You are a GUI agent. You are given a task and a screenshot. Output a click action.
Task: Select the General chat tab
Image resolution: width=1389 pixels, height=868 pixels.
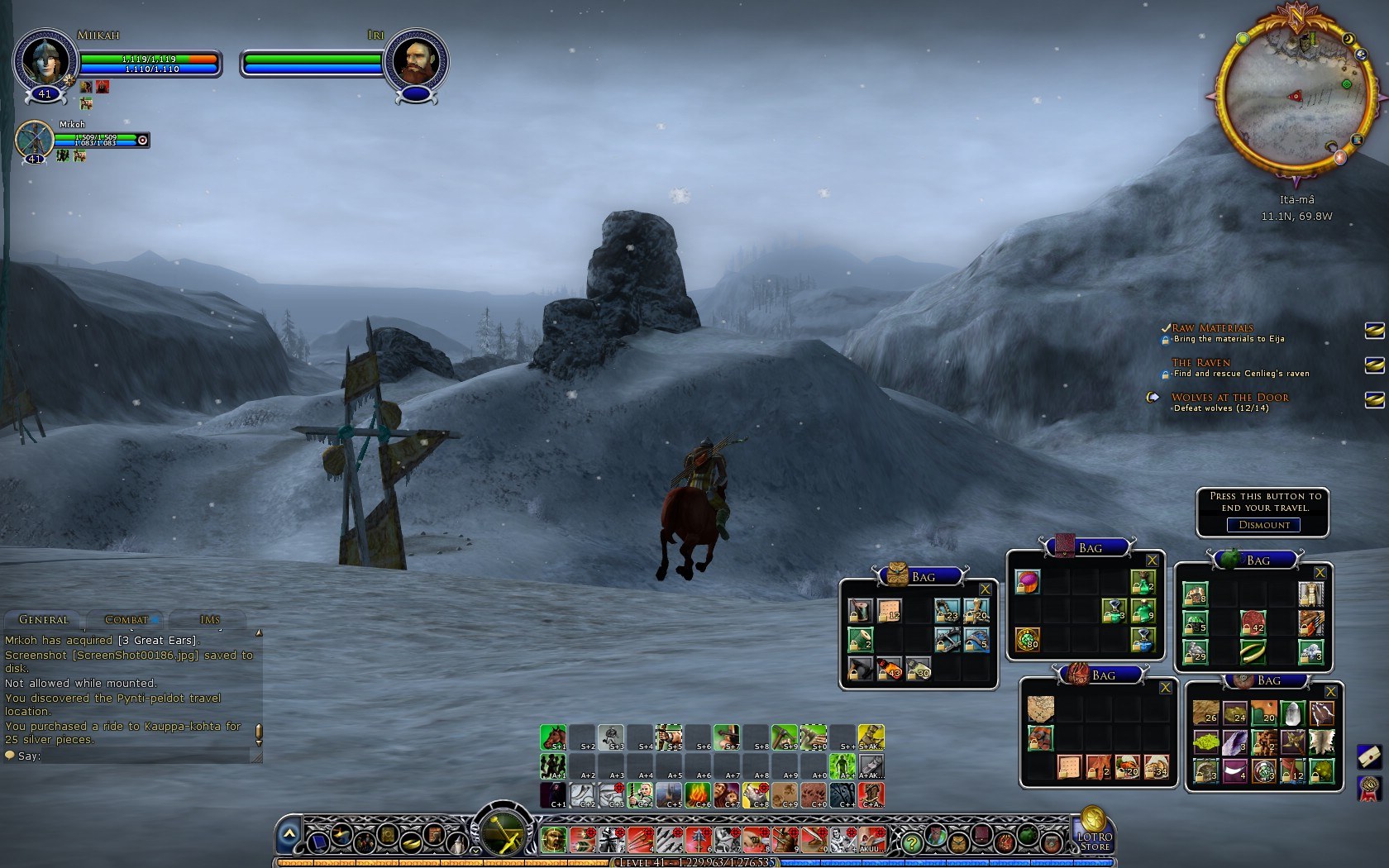[43, 619]
